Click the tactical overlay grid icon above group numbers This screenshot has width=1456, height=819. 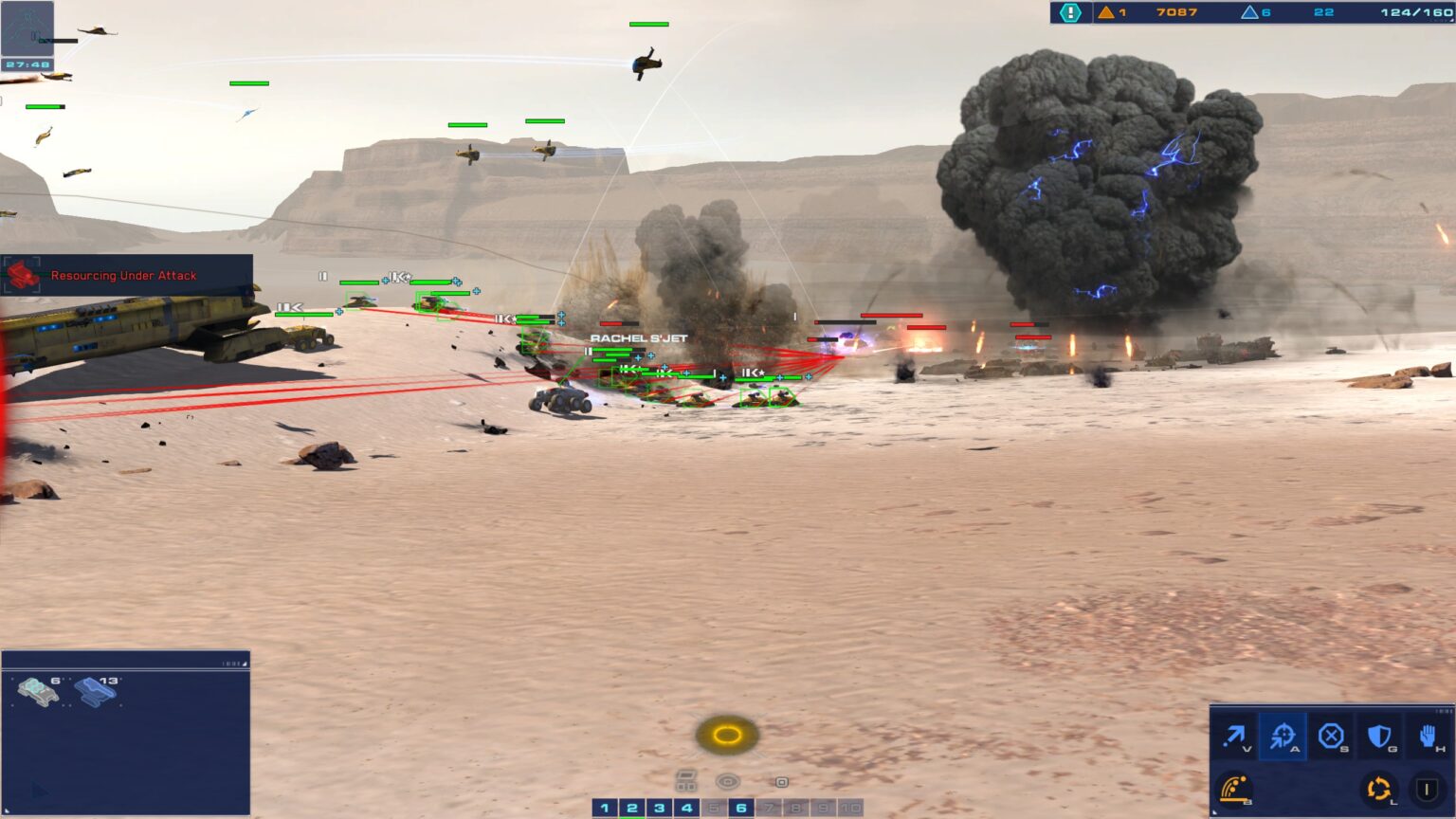click(x=687, y=780)
